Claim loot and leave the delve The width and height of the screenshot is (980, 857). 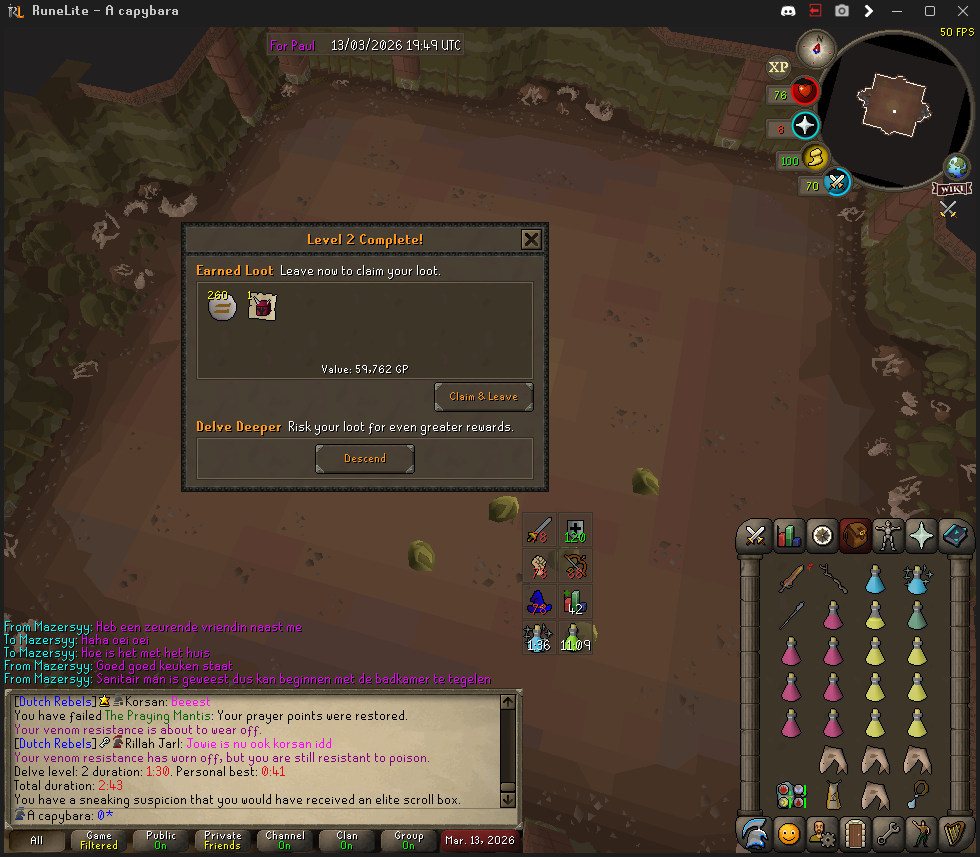[x=483, y=397]
